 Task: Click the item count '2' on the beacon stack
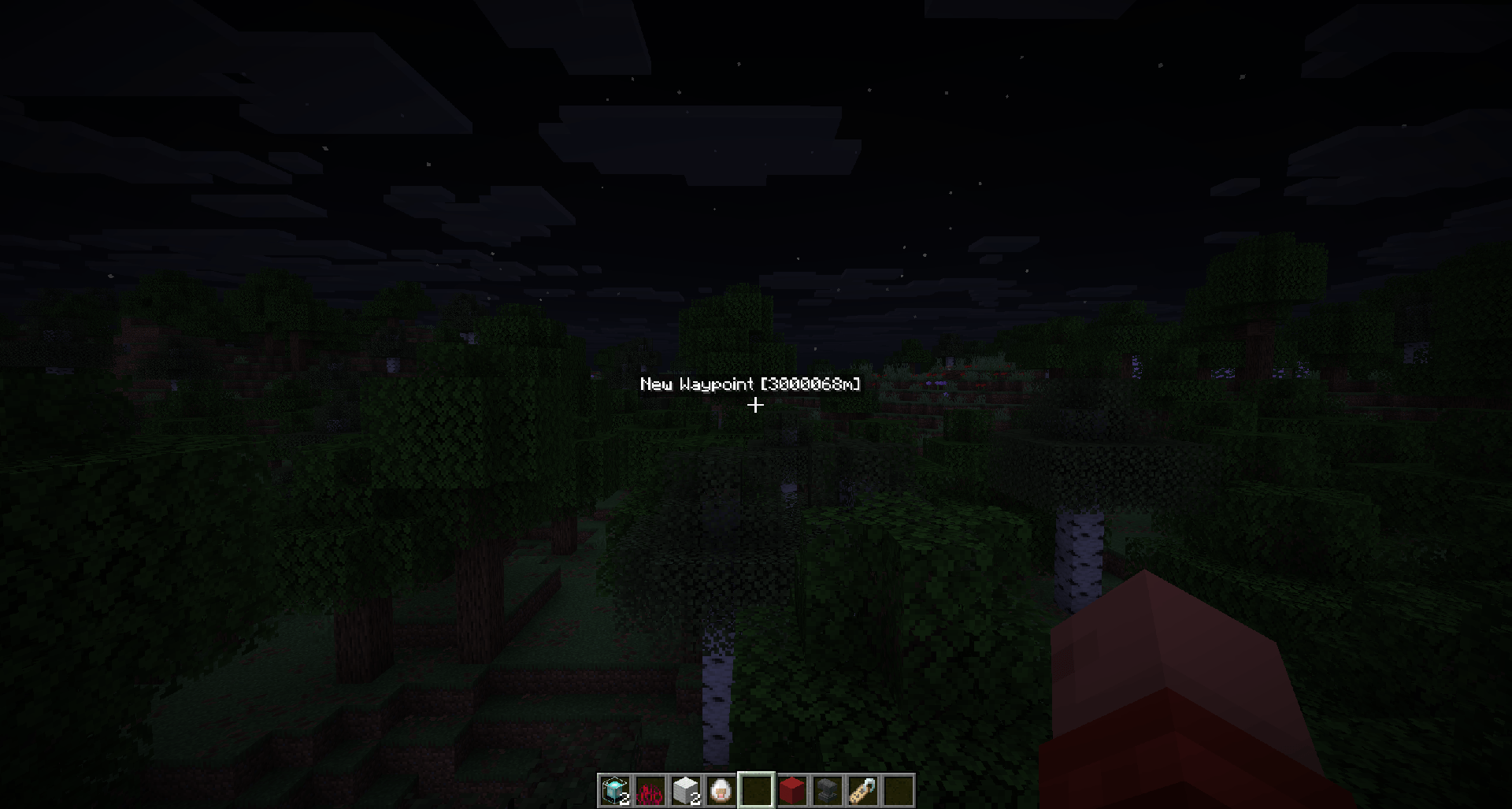[625, 800]
